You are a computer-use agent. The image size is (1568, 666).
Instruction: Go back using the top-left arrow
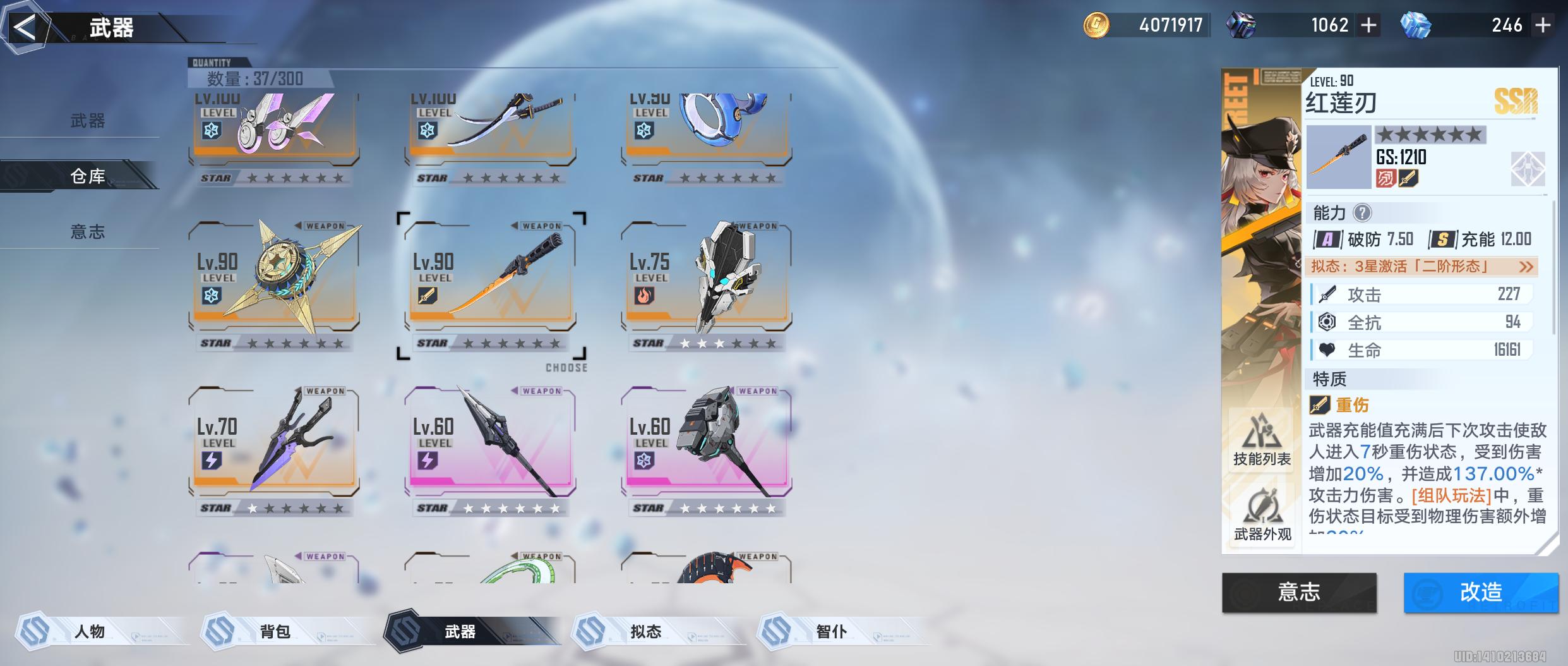tap(25, 28)
